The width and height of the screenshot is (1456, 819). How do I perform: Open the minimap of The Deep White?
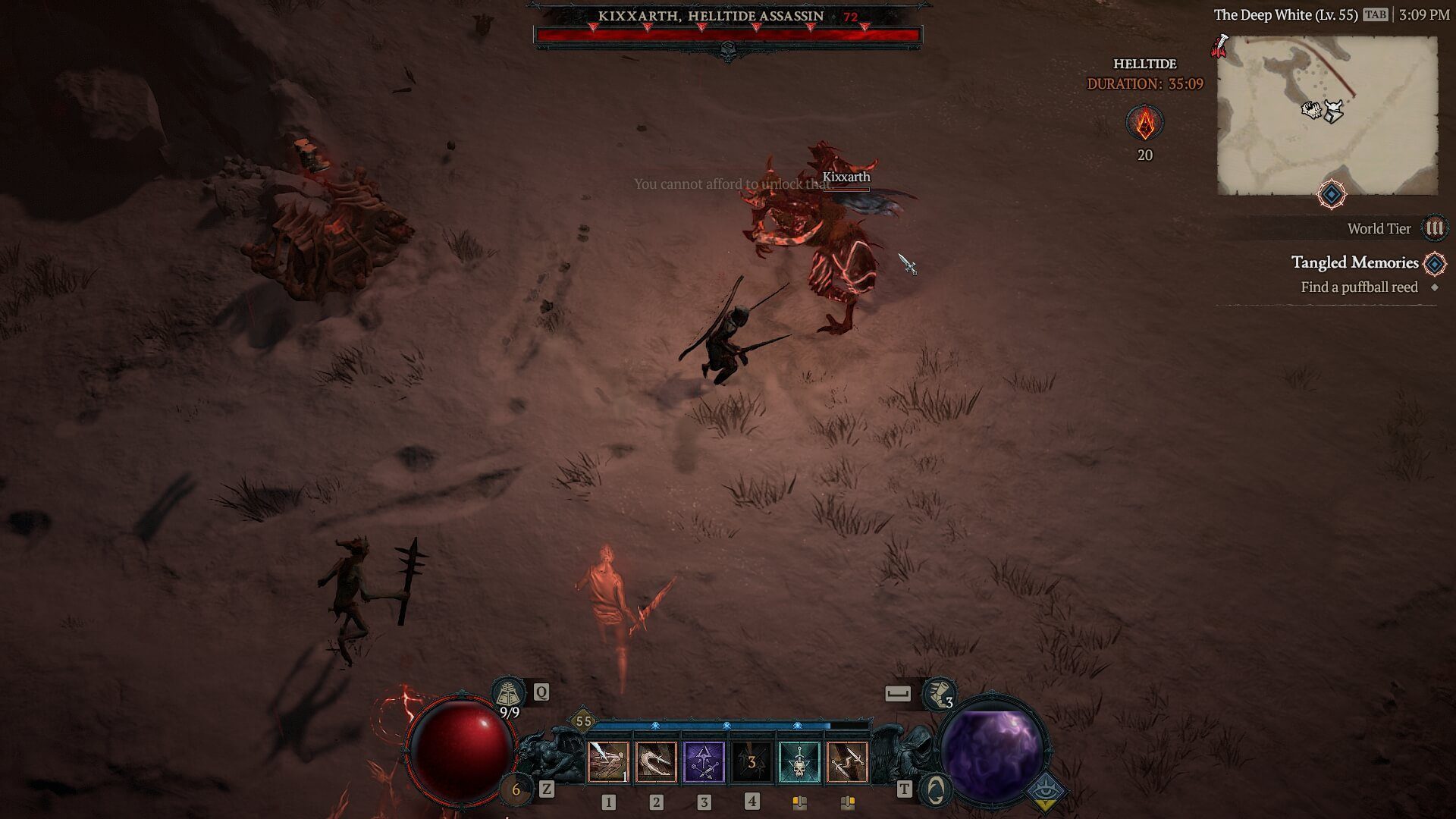click(1327, 115)
